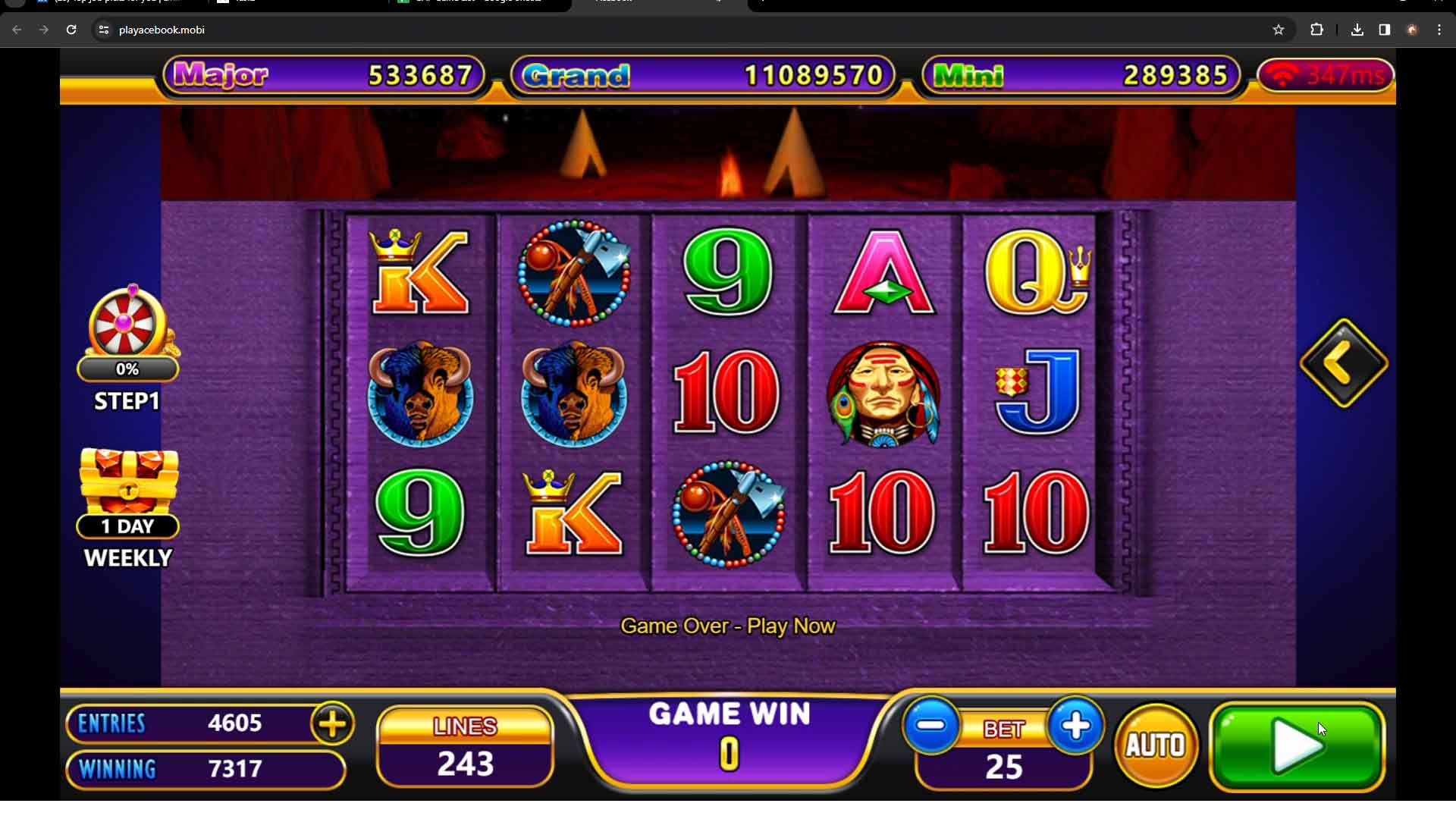Open the Chrome extensions puzzle icon

pos(1317,30)
